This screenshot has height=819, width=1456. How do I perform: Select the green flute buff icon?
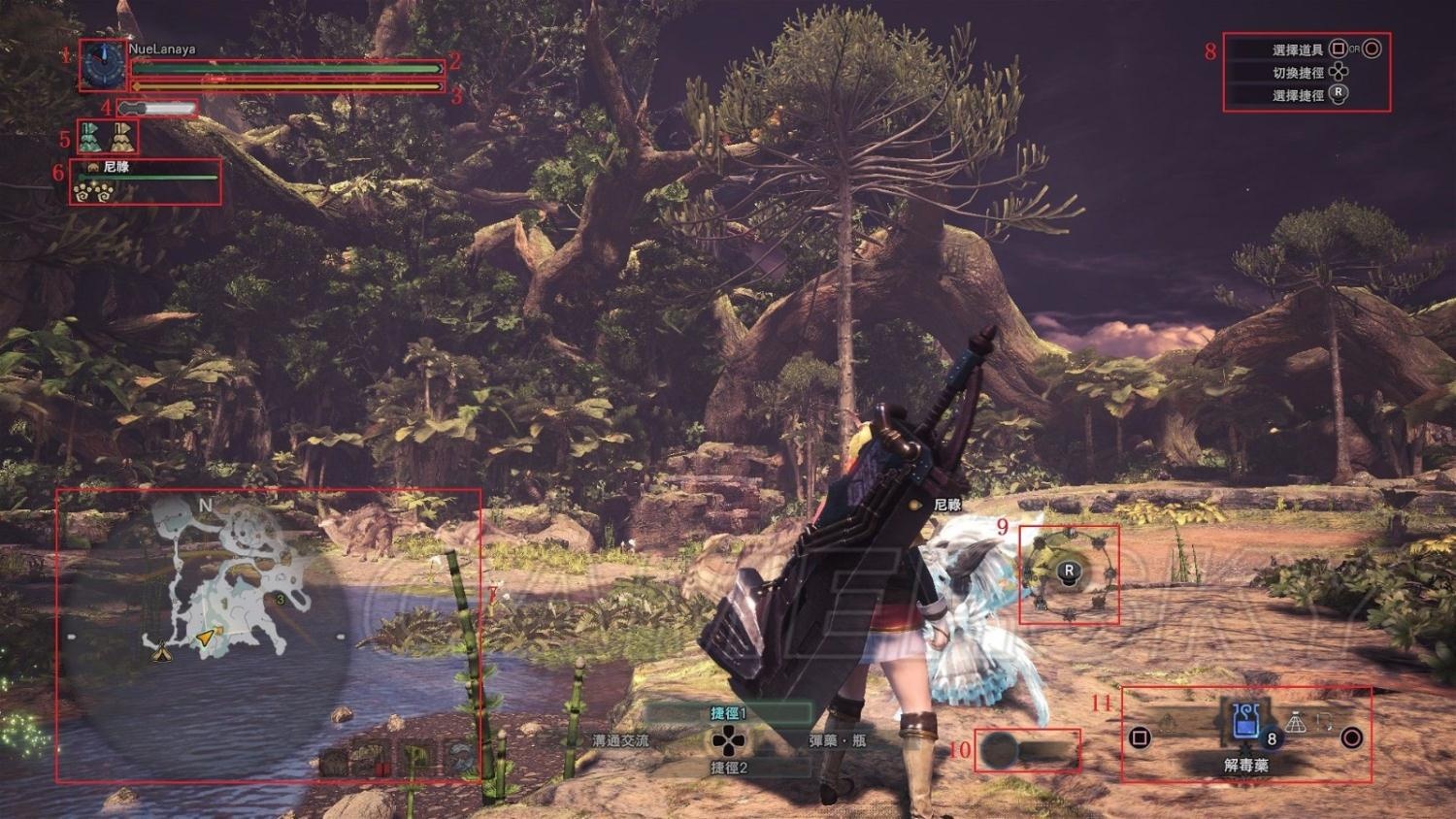coord(90,138)
